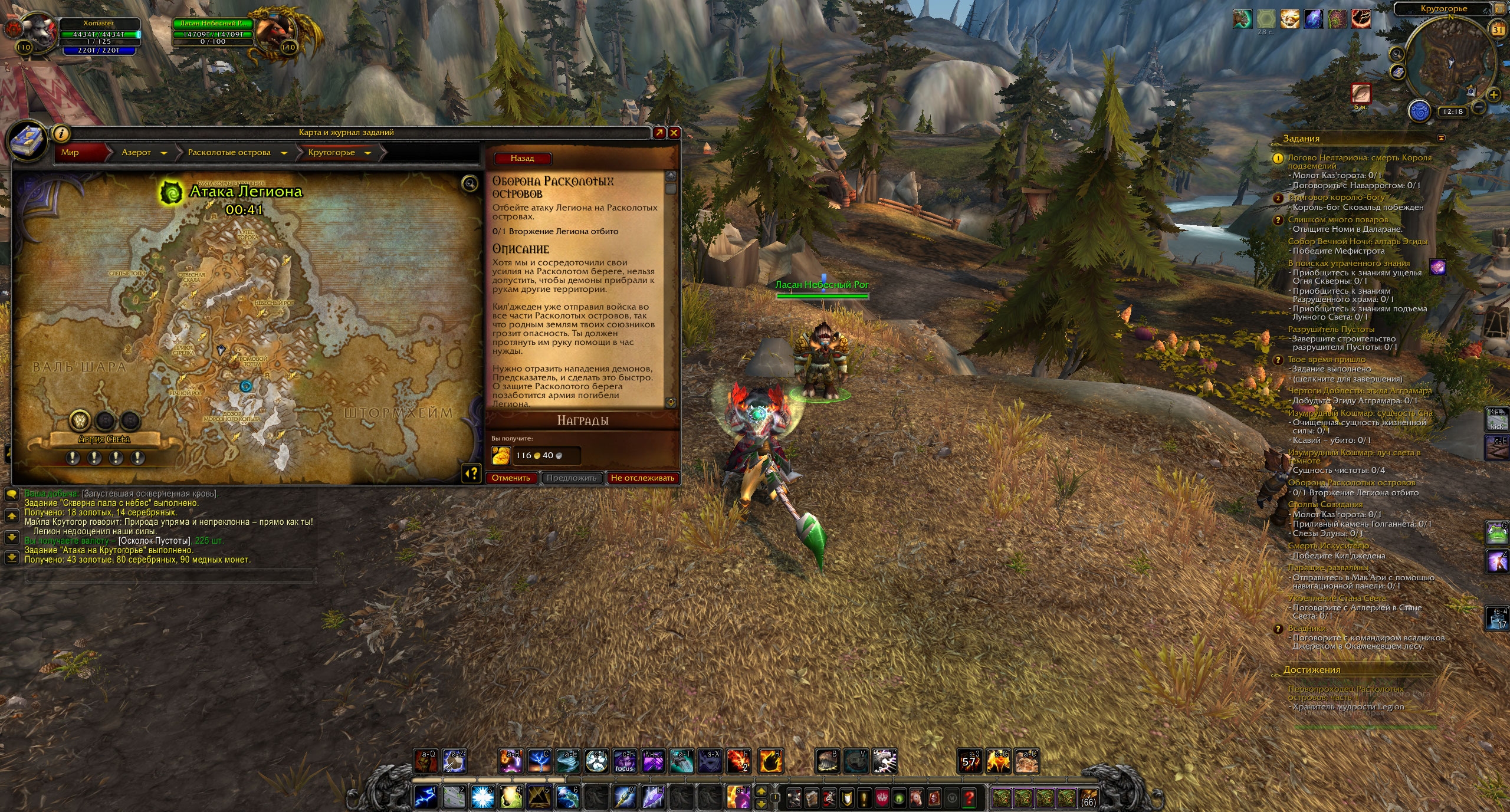Close the map and quest log window
1510x812 pixels.
click(x=674, y=133)
